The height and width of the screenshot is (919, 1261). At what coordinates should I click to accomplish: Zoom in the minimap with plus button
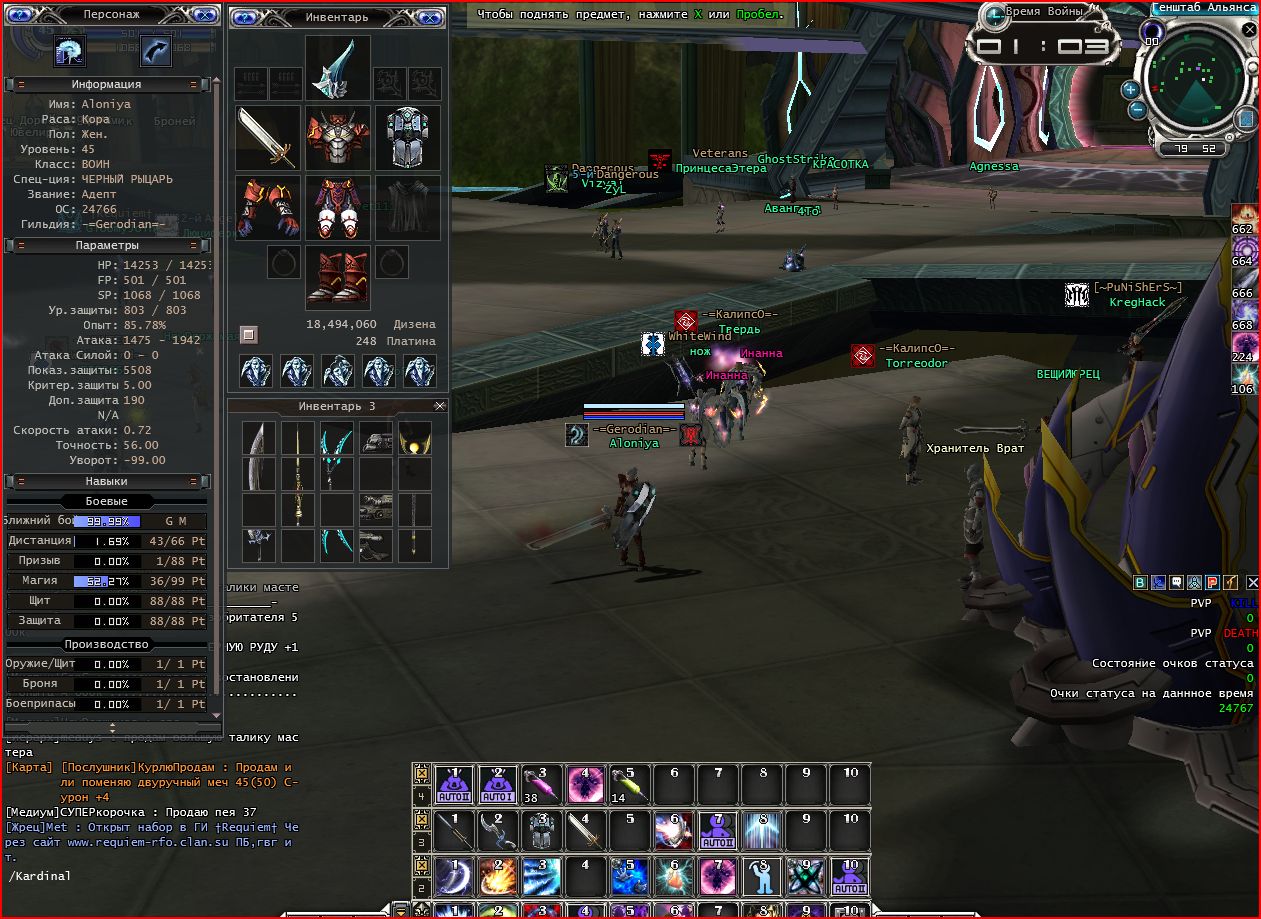[1131, 88]
